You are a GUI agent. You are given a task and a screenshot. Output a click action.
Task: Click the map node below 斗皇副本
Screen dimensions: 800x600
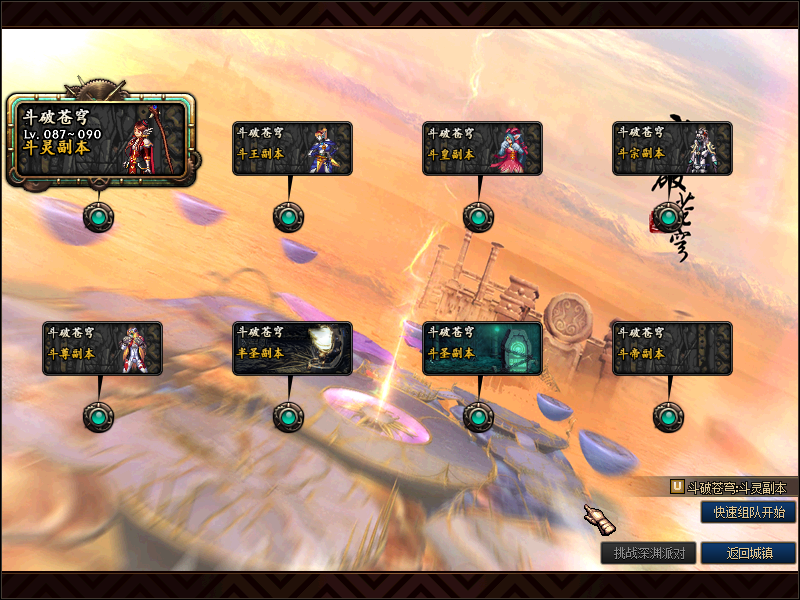(478, 216)
